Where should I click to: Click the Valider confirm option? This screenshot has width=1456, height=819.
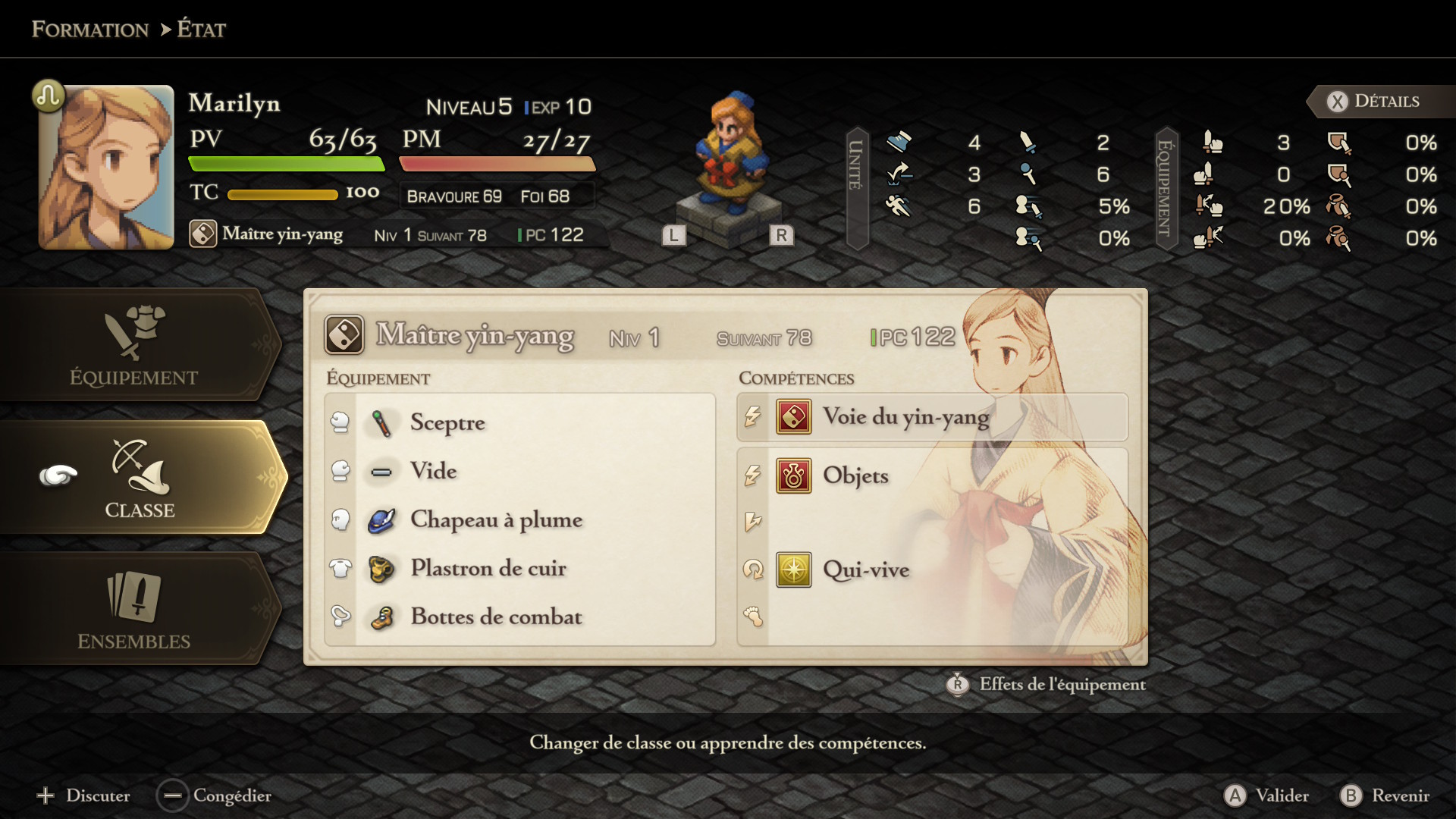[1267, 795]
